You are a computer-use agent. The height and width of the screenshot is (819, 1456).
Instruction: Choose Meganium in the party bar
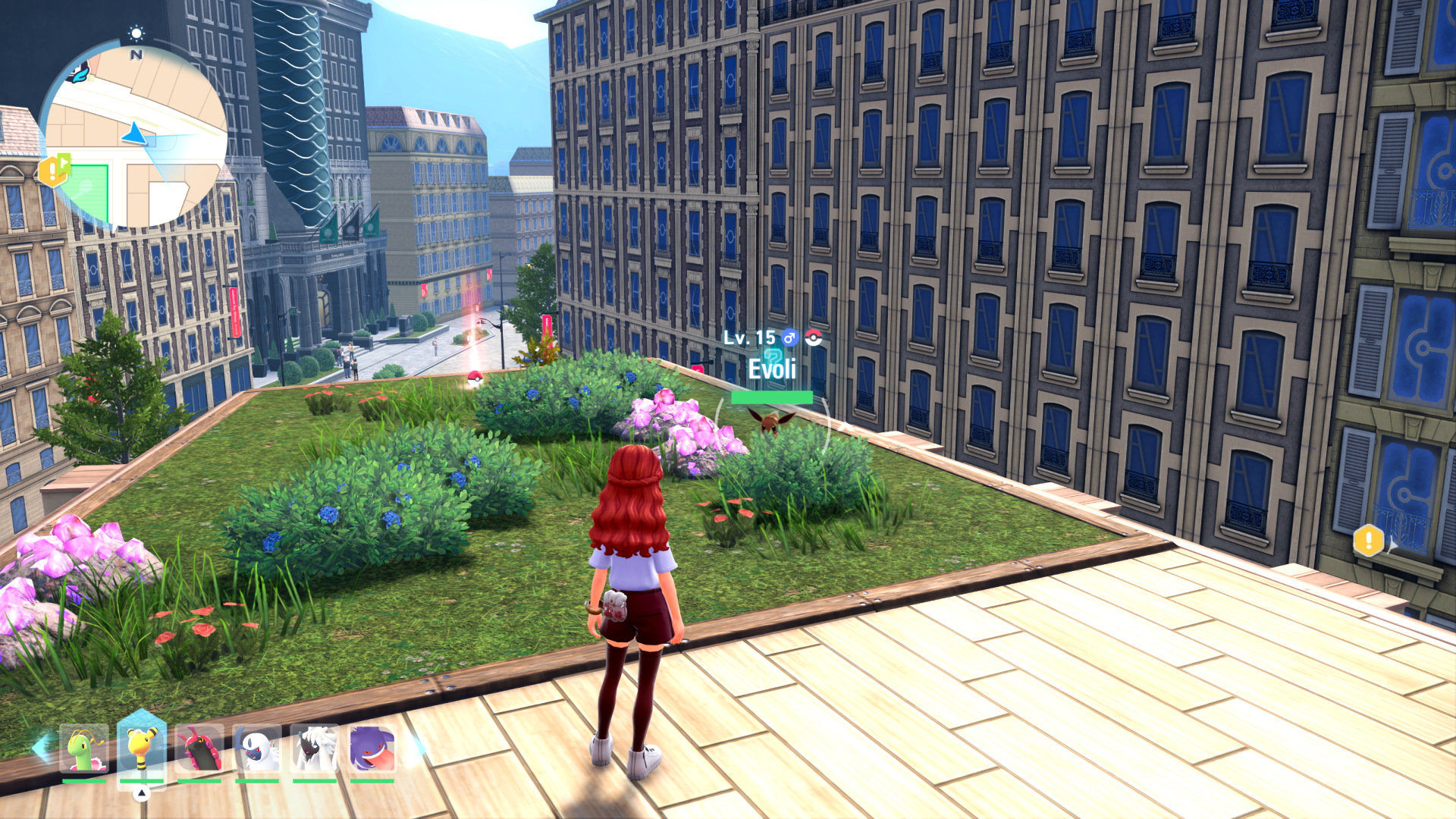tap(84, 749)
